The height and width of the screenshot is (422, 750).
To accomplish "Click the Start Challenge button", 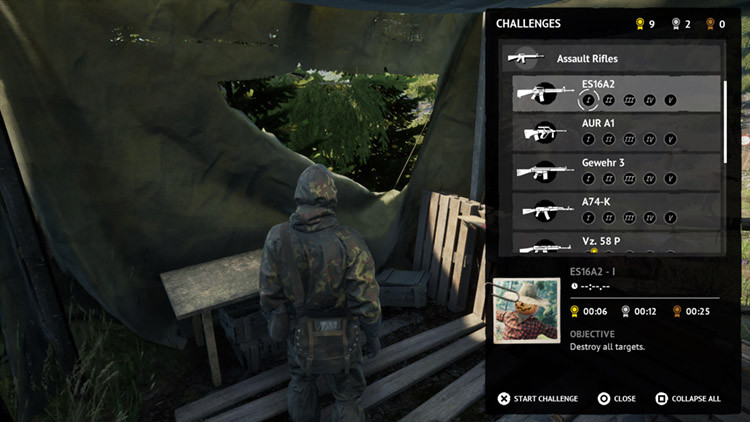I will (x=537, y=398).
